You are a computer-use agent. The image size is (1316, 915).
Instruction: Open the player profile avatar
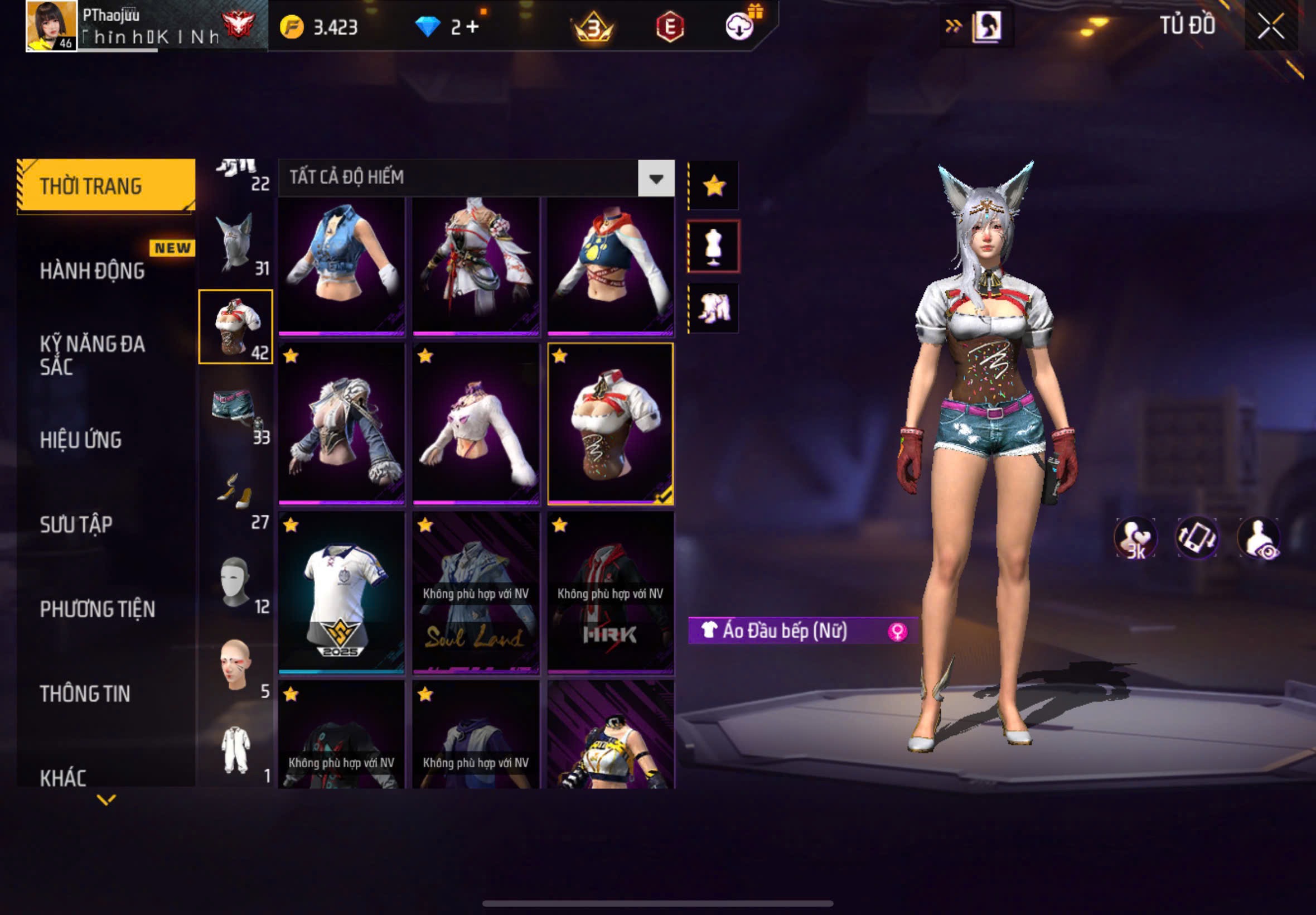click(x=51, y=26)
